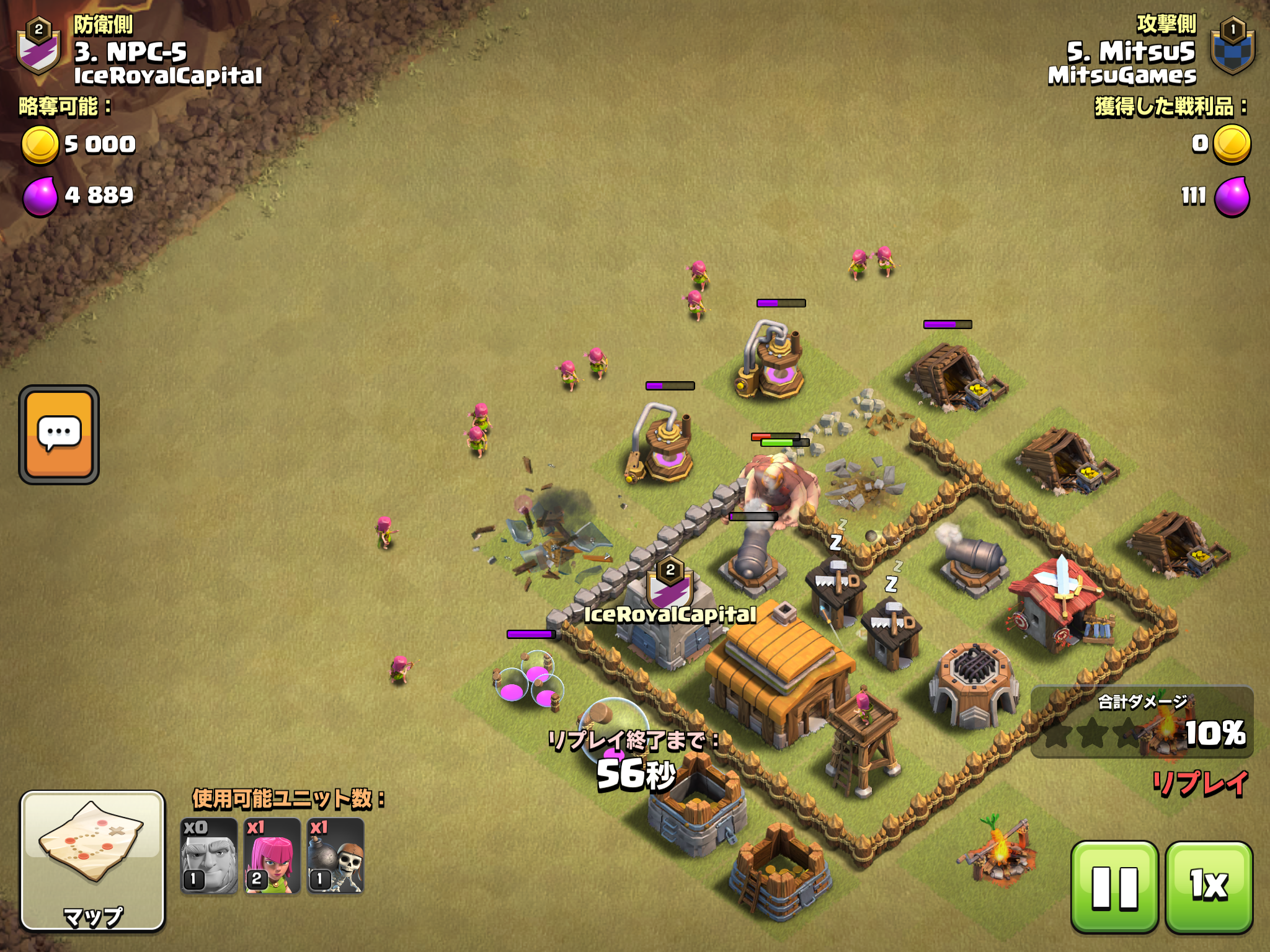Viewport: 1270px width, 952px height.
Task: Select the Wall Breaker troop slot
Action: point(335,857)
